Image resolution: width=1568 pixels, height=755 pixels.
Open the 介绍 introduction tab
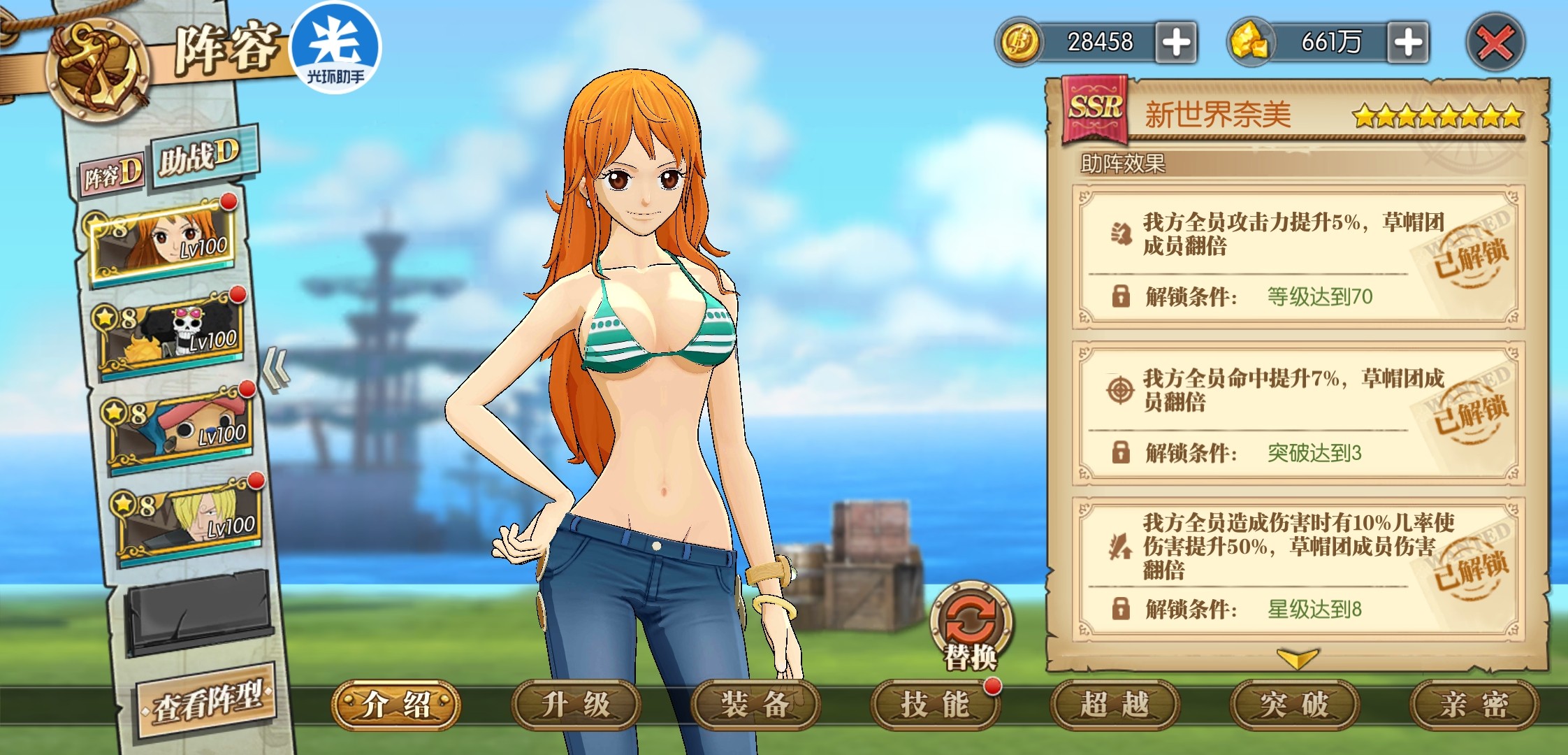(396, 705)
